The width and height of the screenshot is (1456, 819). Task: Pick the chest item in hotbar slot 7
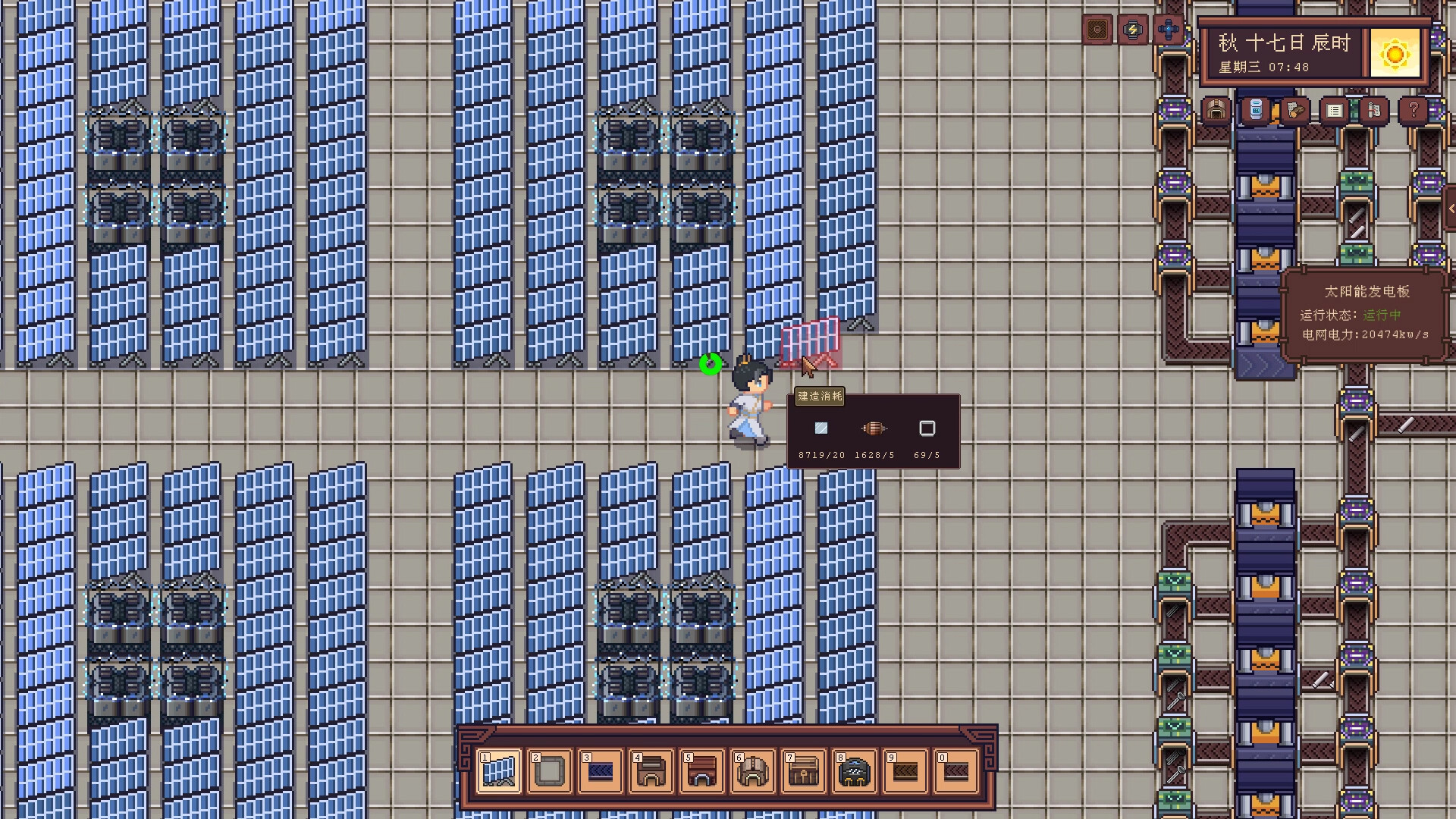(x=803, y=770)
